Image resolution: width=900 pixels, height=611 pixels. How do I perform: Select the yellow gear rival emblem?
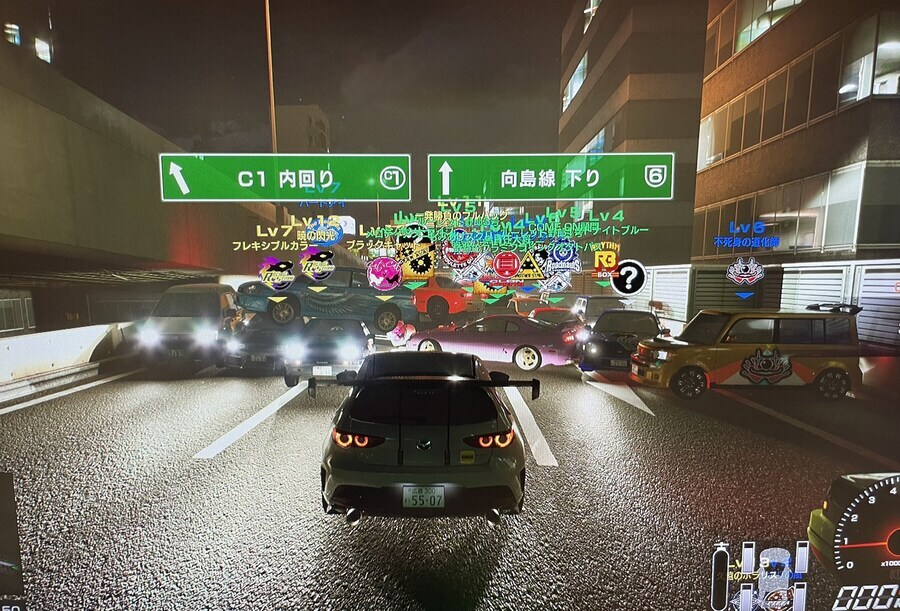click(415, 260)
